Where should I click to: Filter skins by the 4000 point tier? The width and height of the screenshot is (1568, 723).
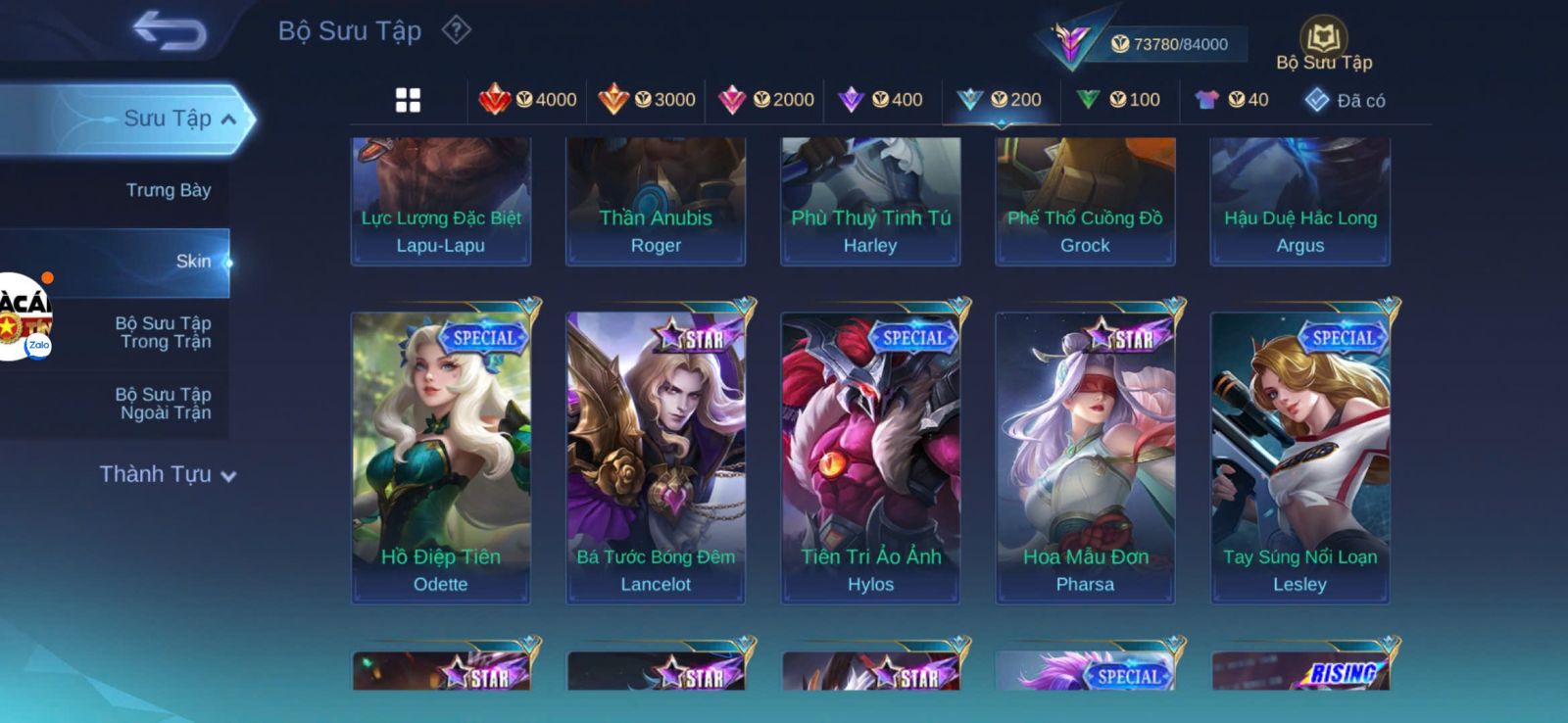[527, 100]
